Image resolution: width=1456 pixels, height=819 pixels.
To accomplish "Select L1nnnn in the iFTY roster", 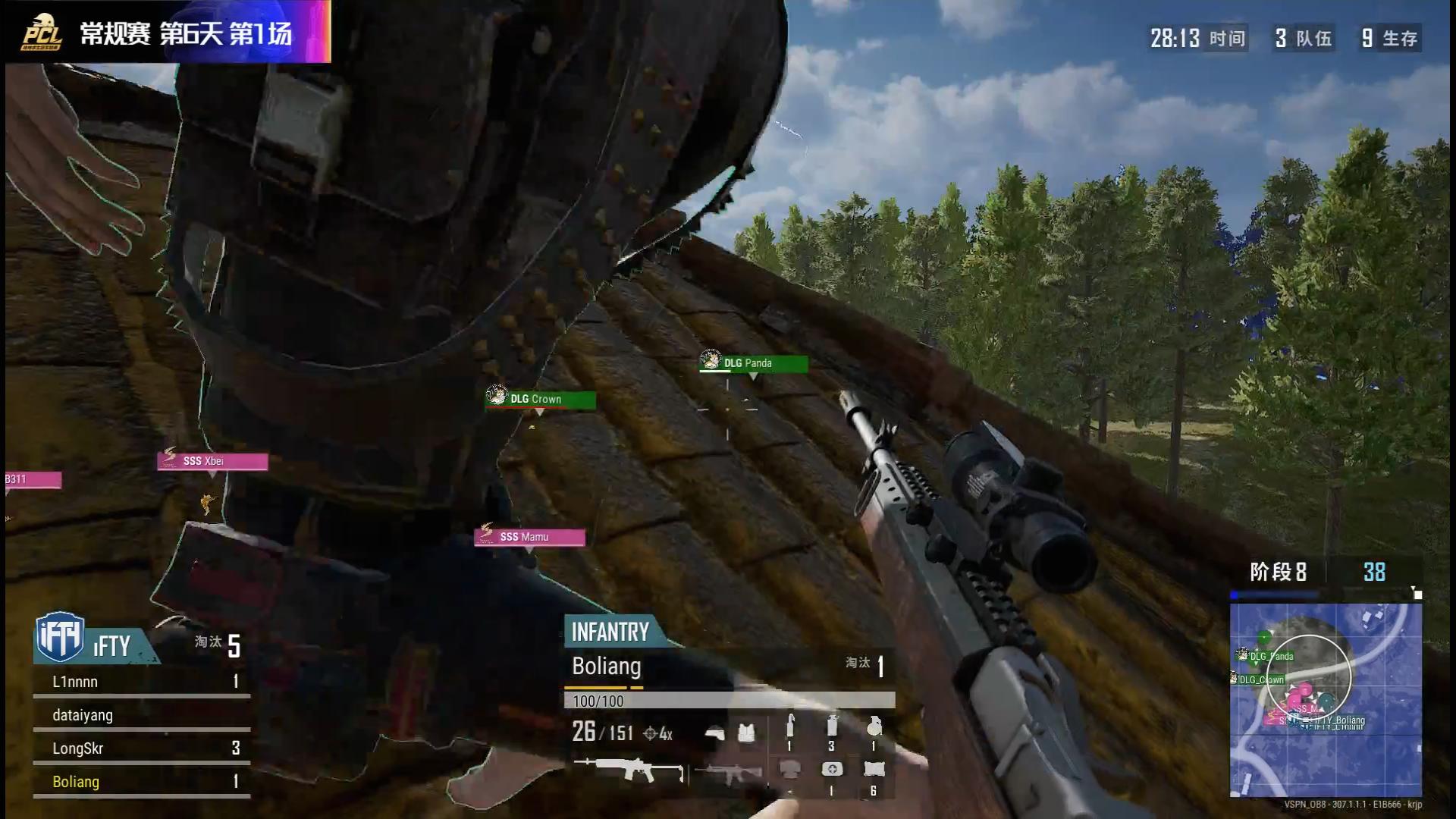I will (141, 682).
